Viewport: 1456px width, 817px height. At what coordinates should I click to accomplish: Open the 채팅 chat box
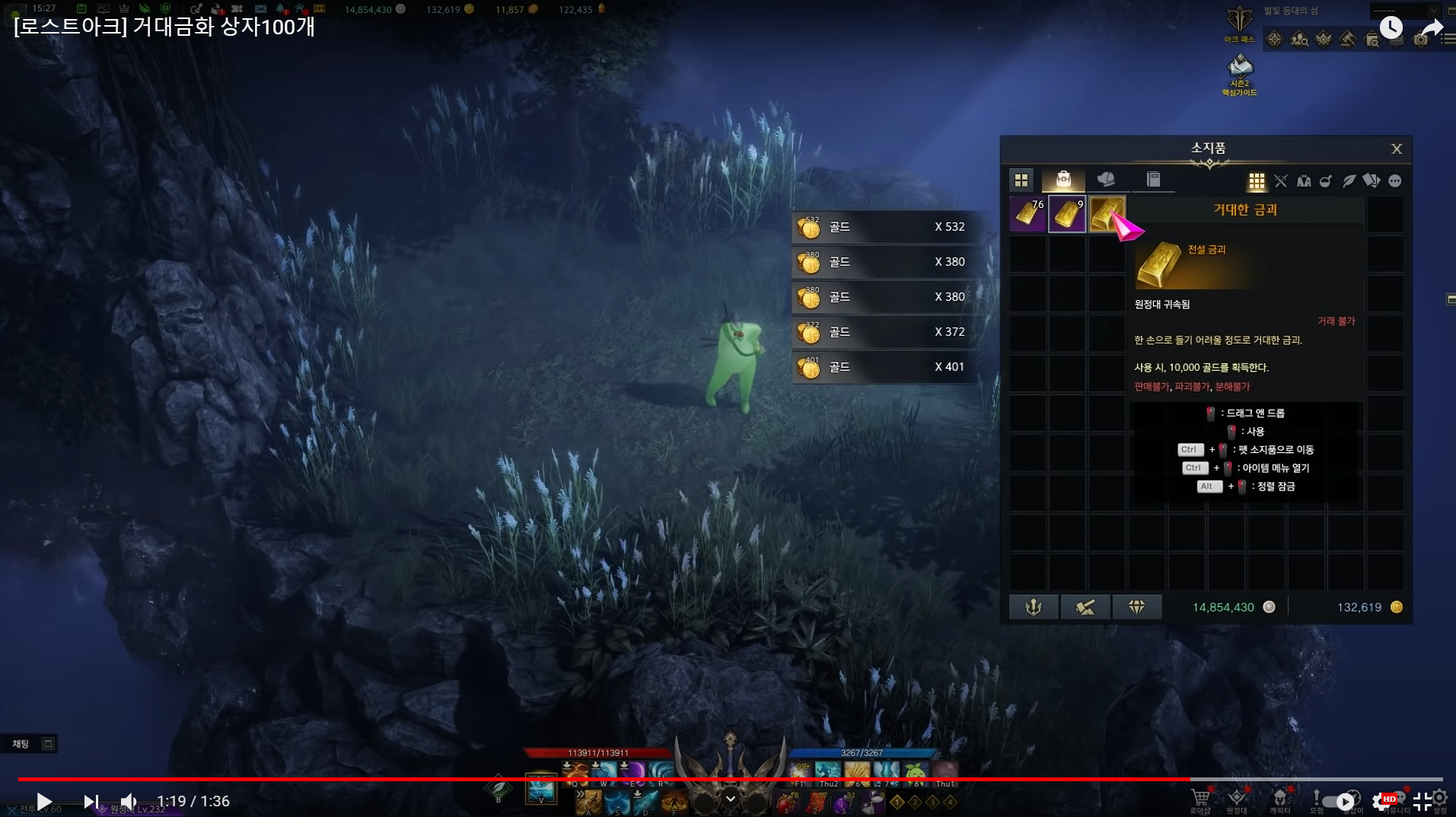click(21, 744)
